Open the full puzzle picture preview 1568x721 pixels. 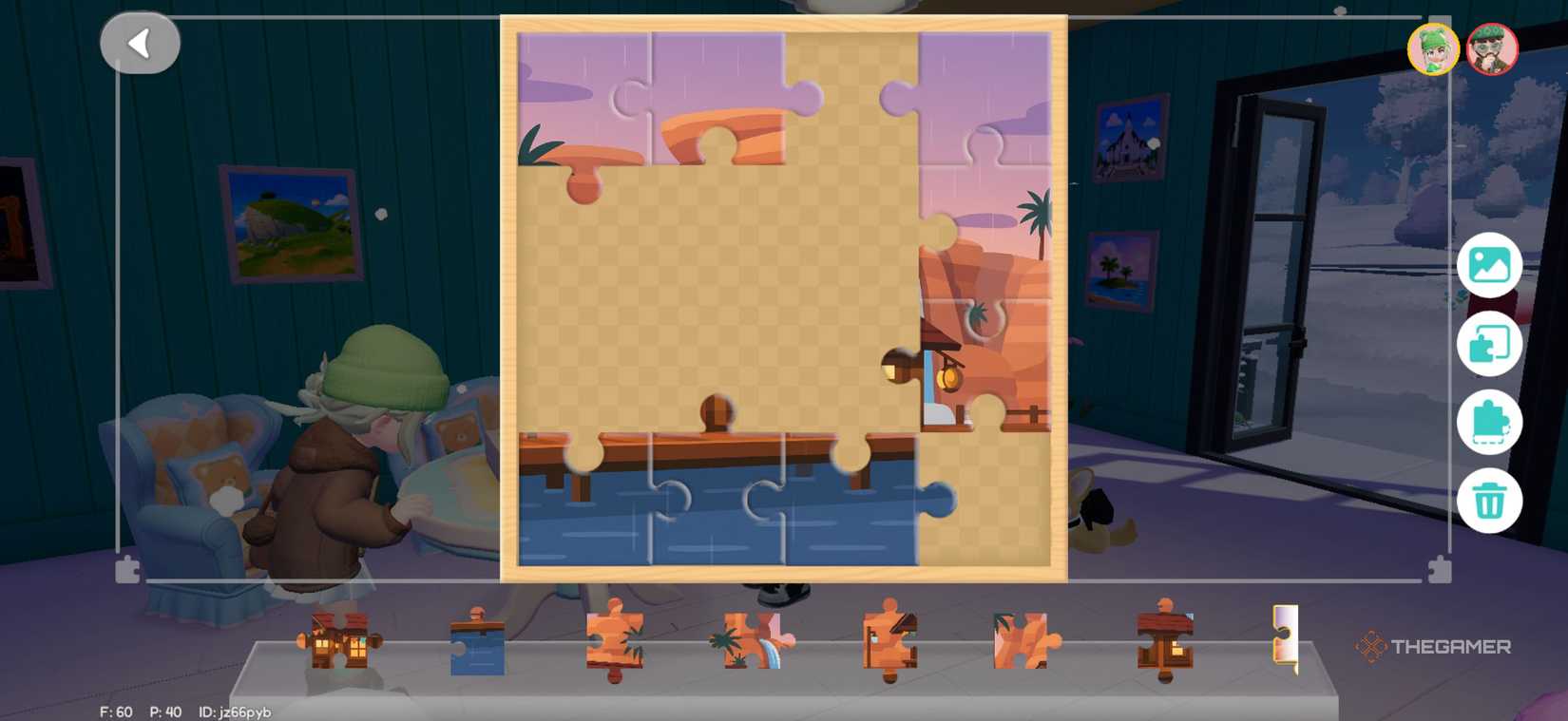coord(1492,265)
